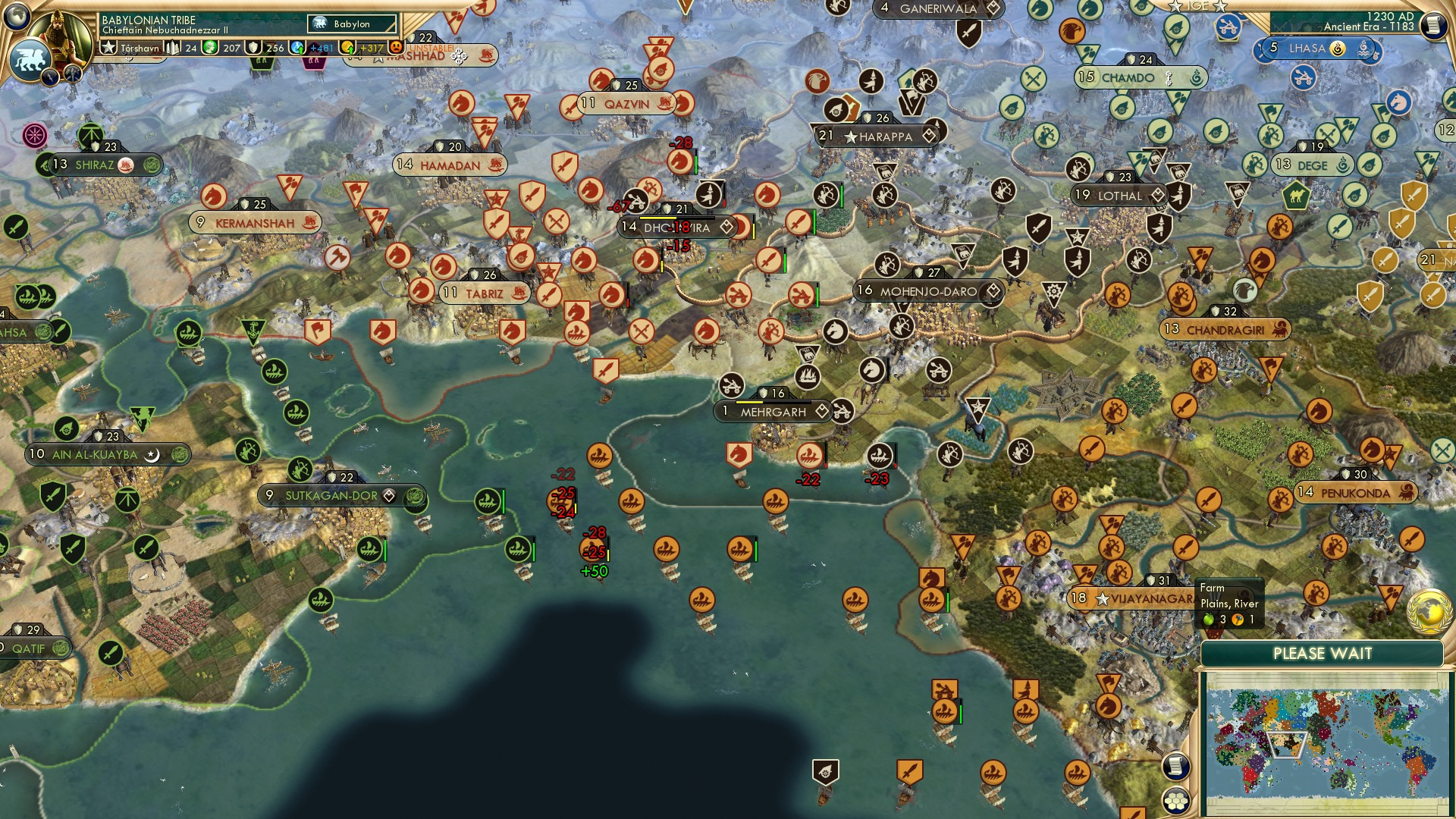
Task: Open the social policies star icon near Tórshavn
Action: click(108, 45)
